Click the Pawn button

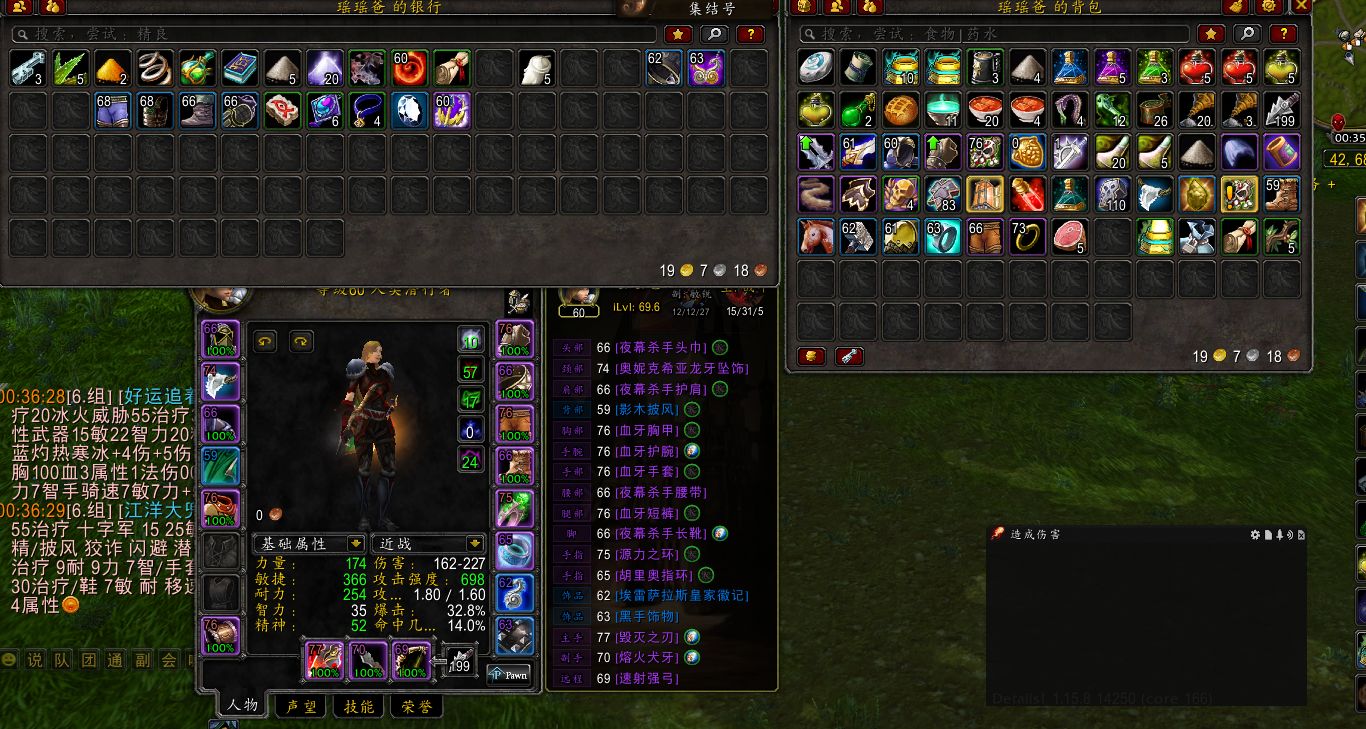(x=509, y=675)
